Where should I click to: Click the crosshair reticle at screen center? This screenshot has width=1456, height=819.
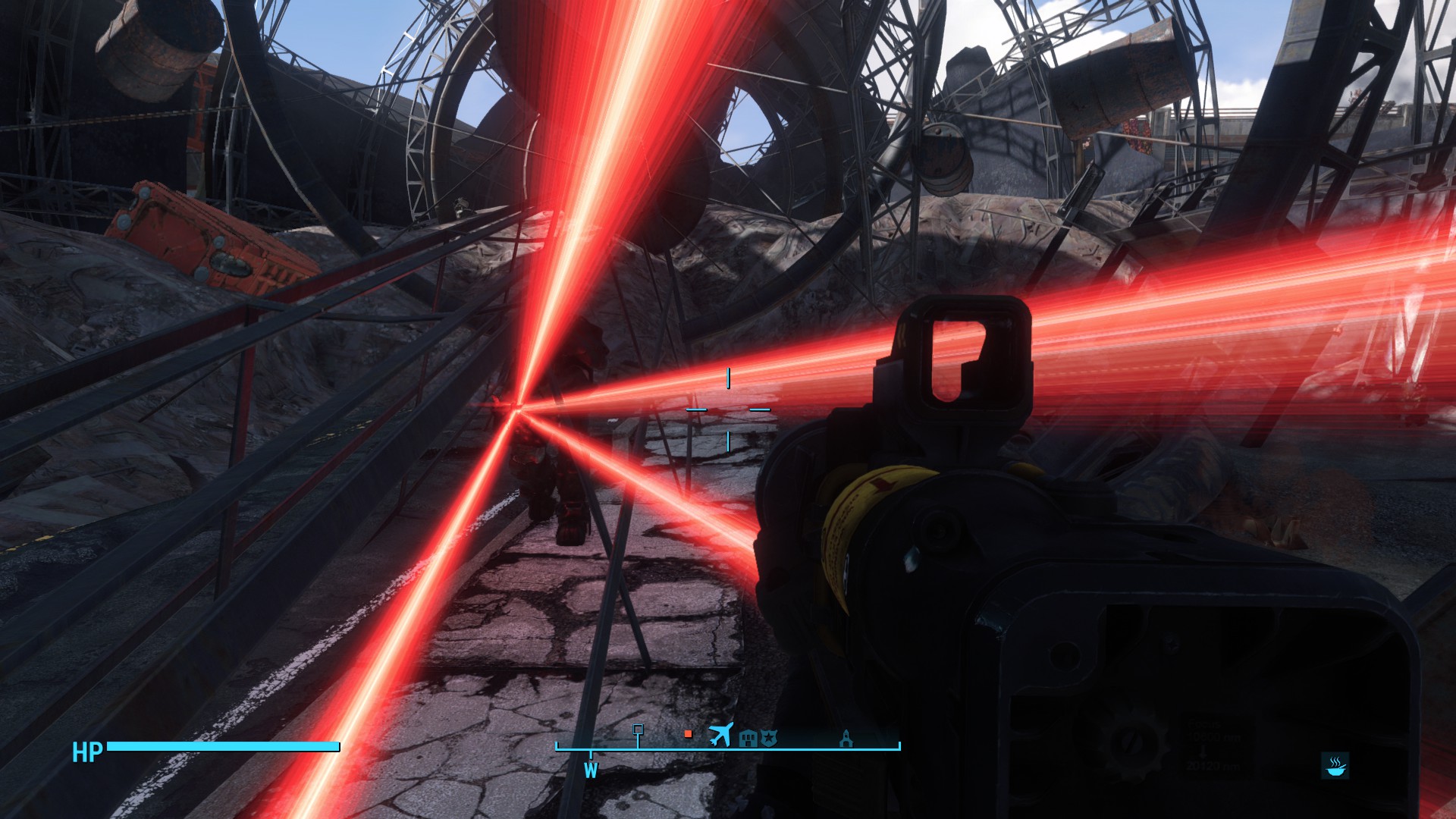point(728,409)
